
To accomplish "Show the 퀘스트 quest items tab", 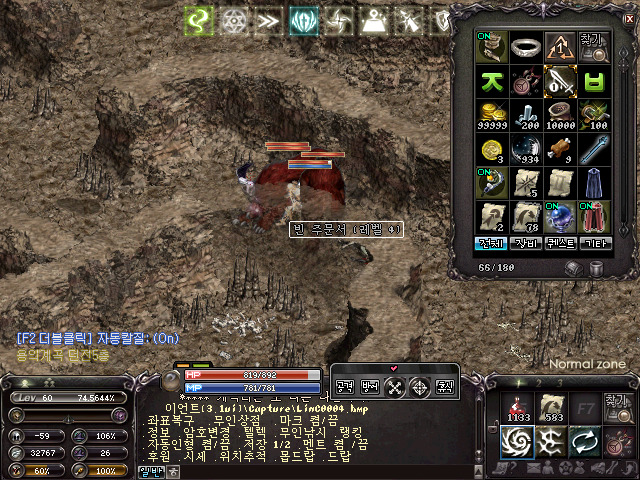I will click(x=560, y=243).
